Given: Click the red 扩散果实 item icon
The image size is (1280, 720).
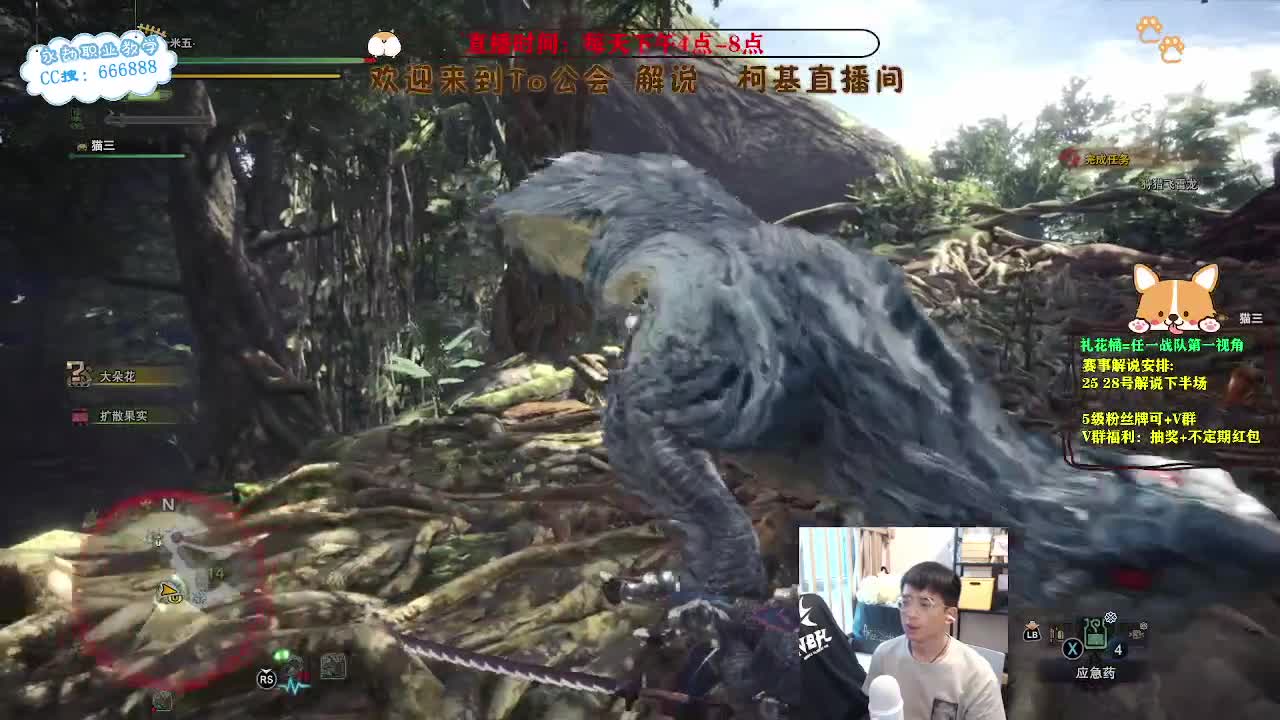Looking at the screenshot, I should [79, 416].
